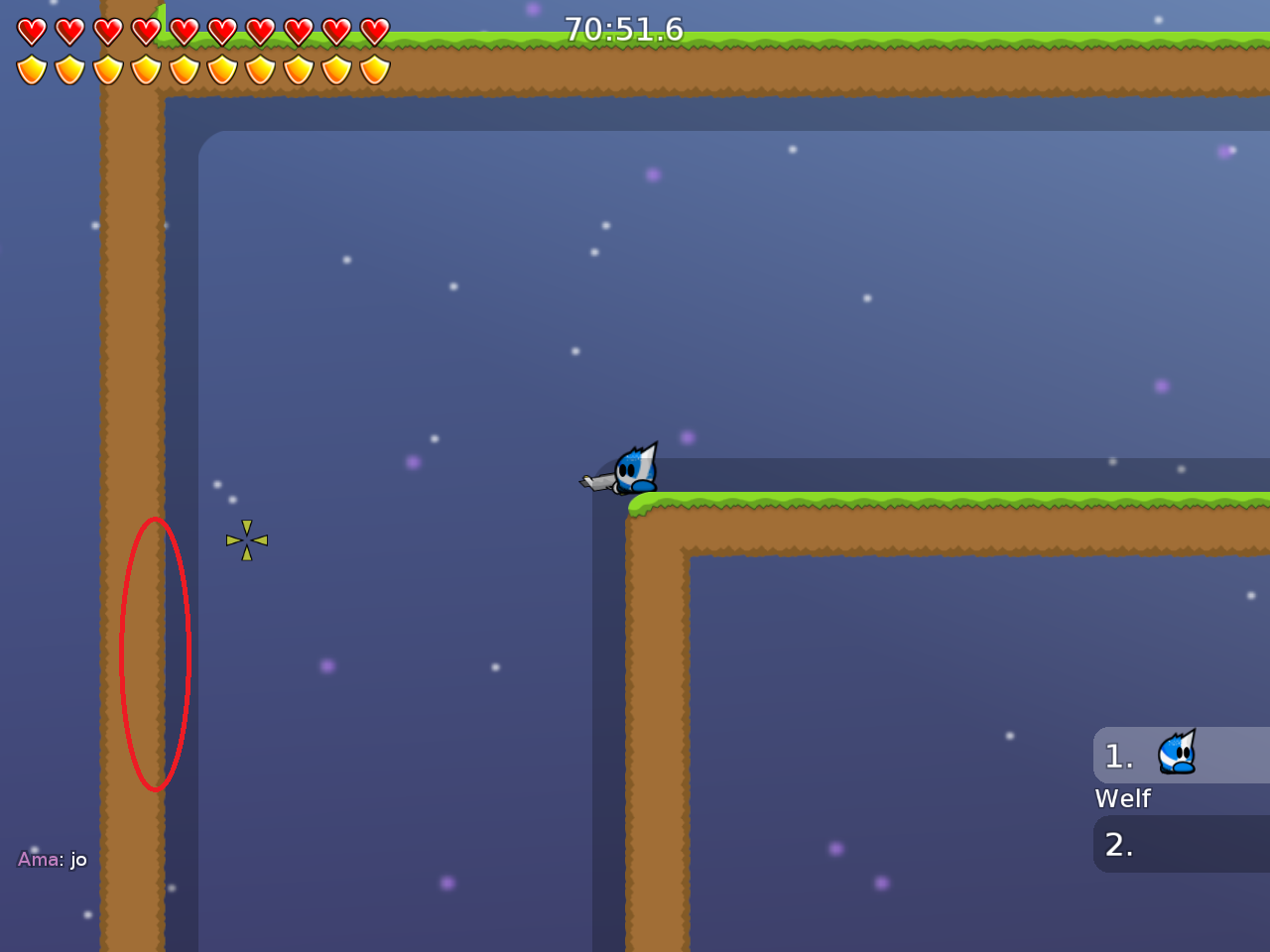Click the first golden shield armor icon
Screen dimensions: 1270x952
31,69
